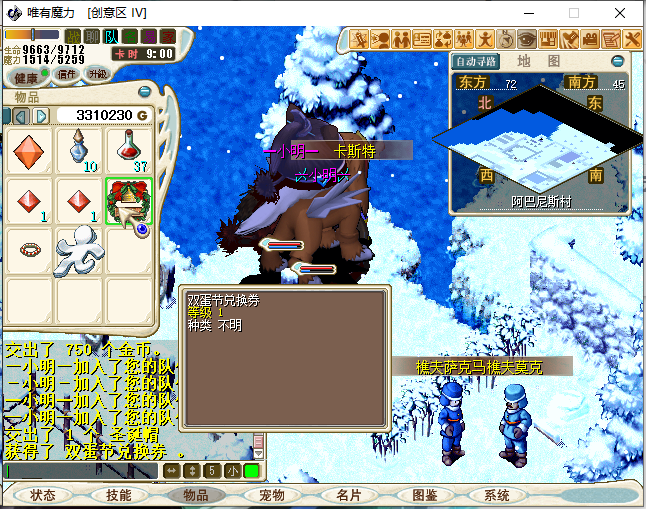Open the 图鉴 album menu

click(423, 495)
